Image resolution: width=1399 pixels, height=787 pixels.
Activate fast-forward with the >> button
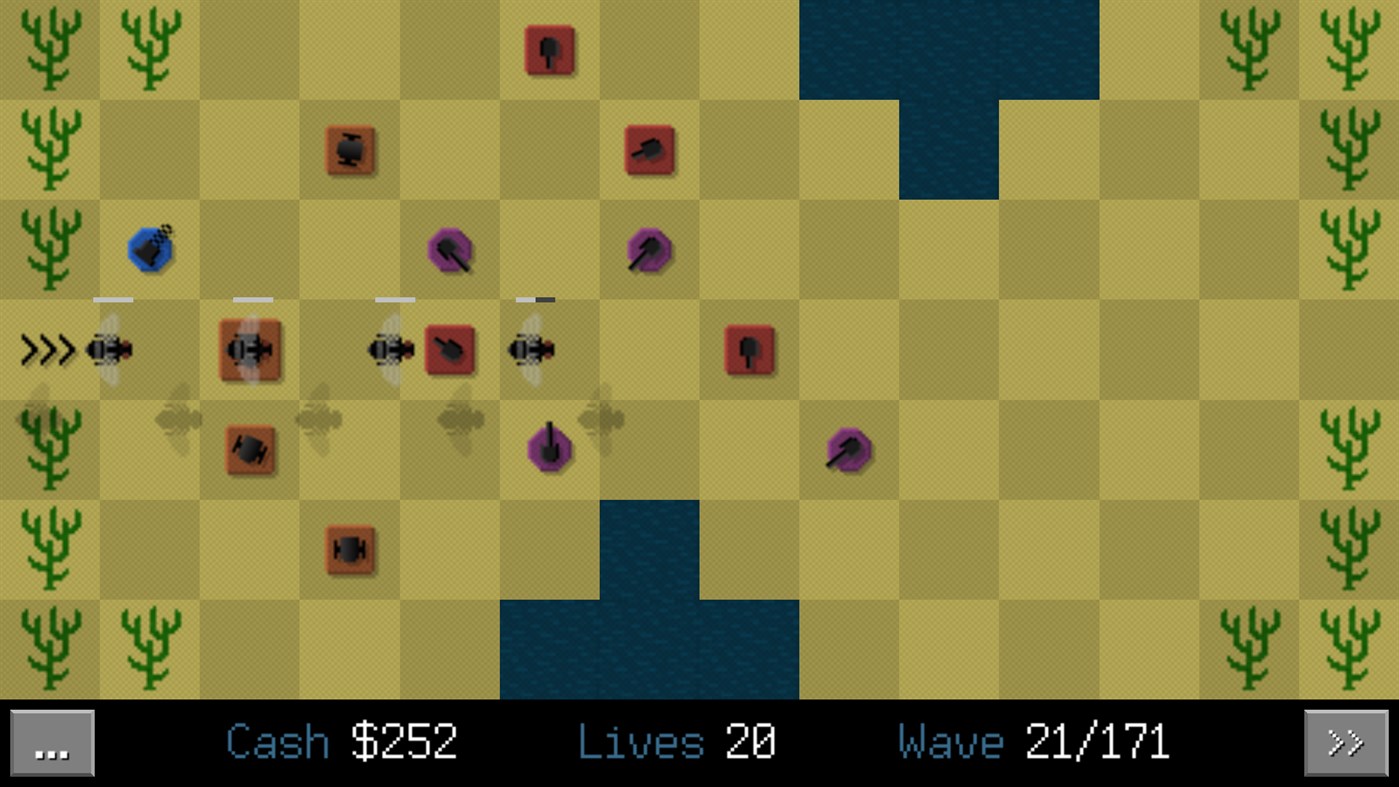(1347, 742)
